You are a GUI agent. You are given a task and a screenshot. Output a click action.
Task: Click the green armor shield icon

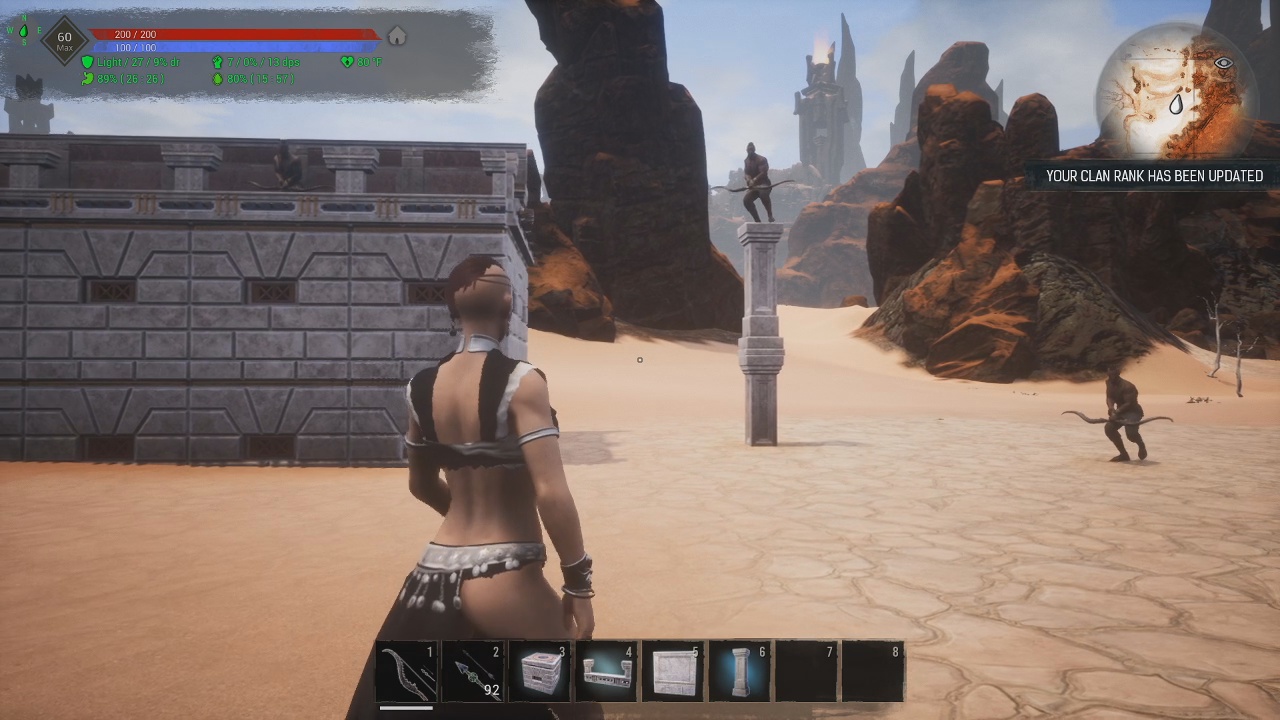(x=88, y=62)
